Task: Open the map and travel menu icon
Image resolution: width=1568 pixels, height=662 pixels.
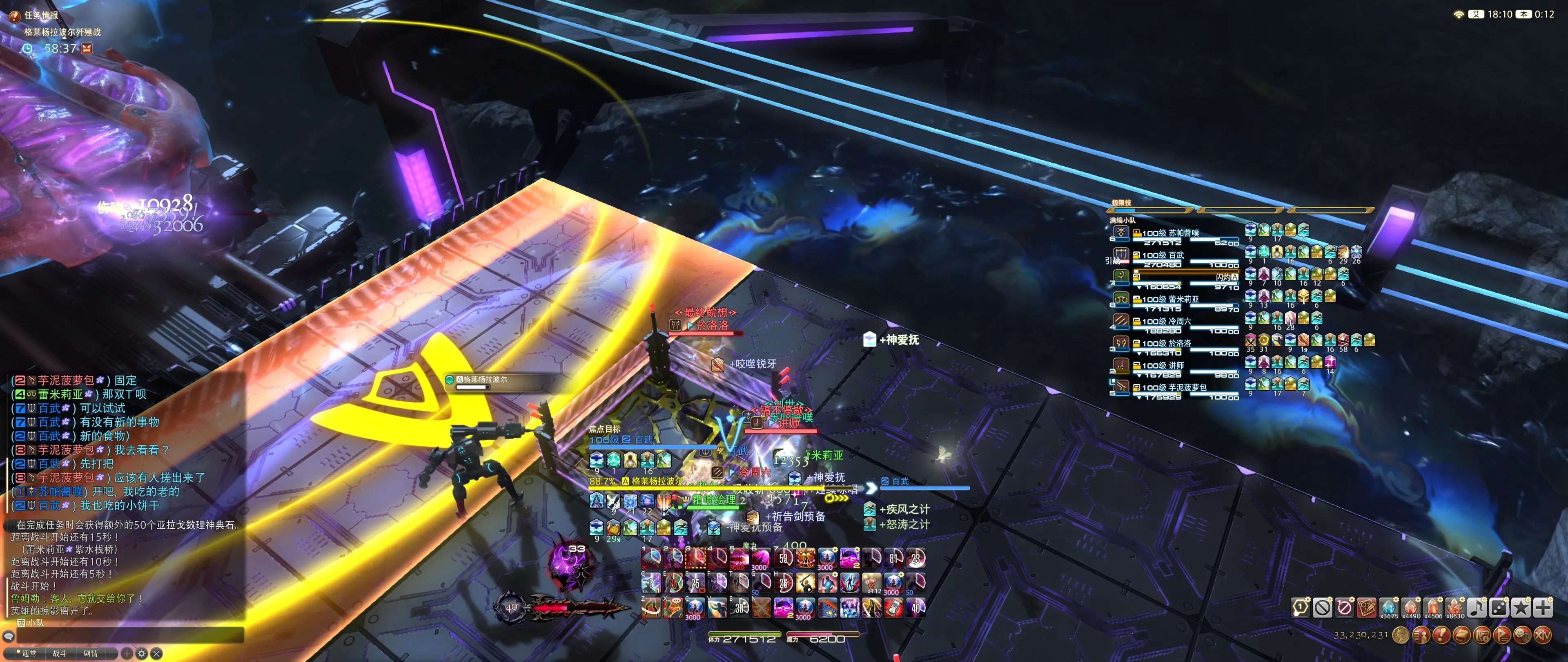Action: pos(1481,635)
